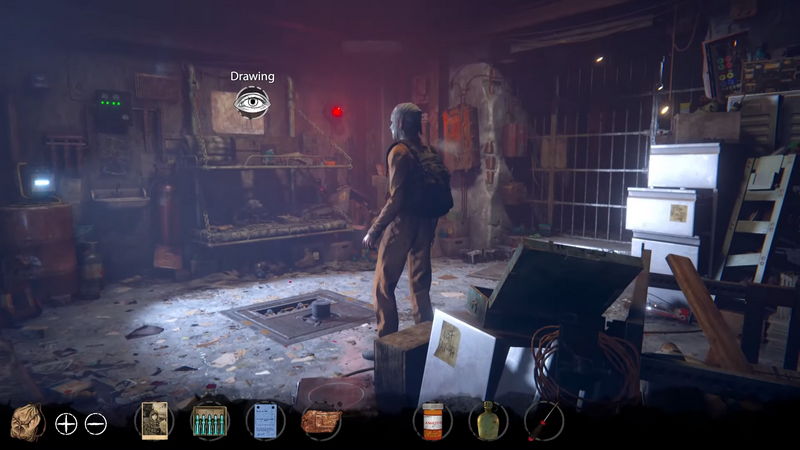Select the old photograph item
Viewport: 800px width, 450px height.
click(154, 421)
